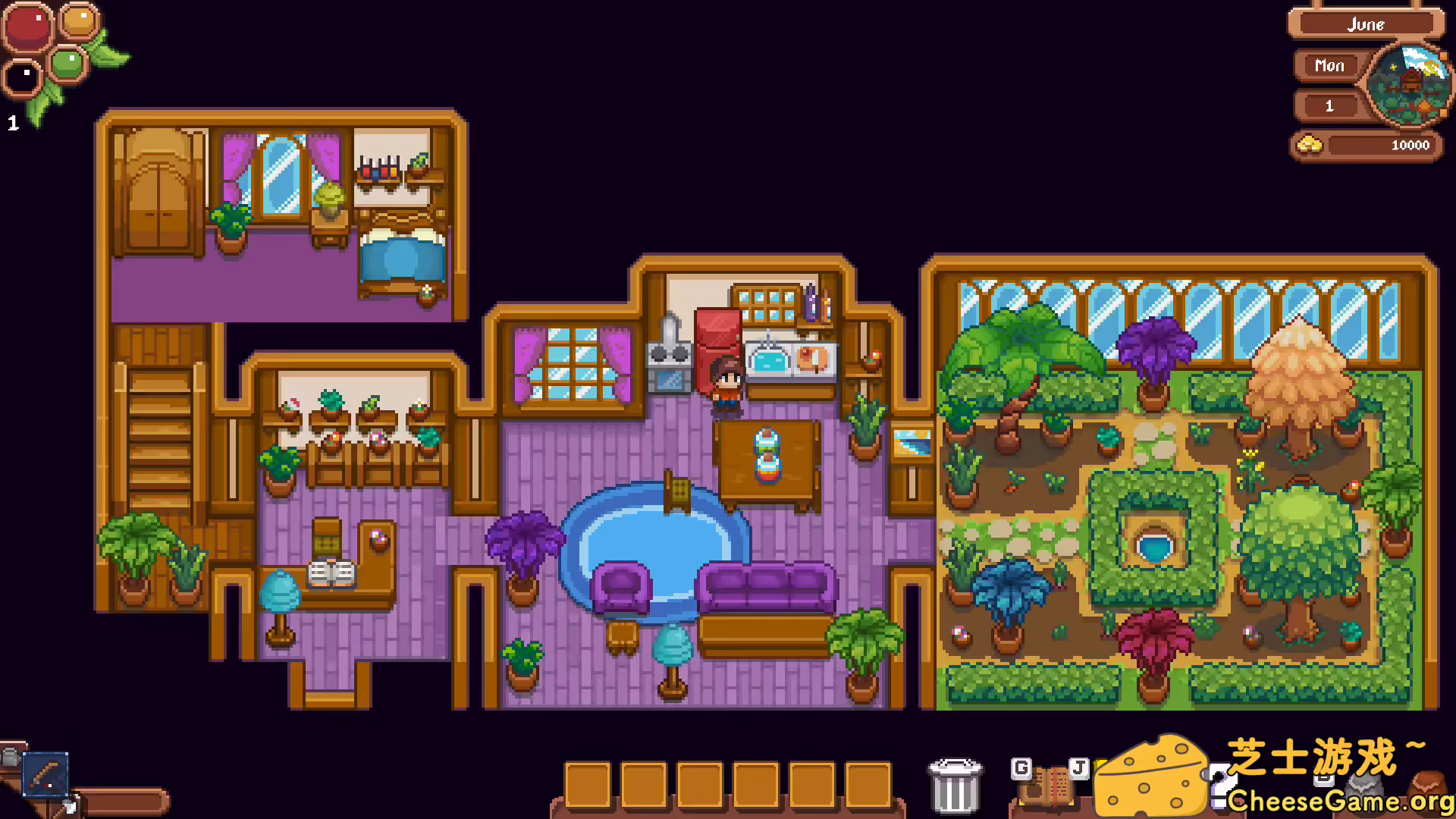Click the June month display
Viewport: 1456px width, 819px height.
(1367, 24)
